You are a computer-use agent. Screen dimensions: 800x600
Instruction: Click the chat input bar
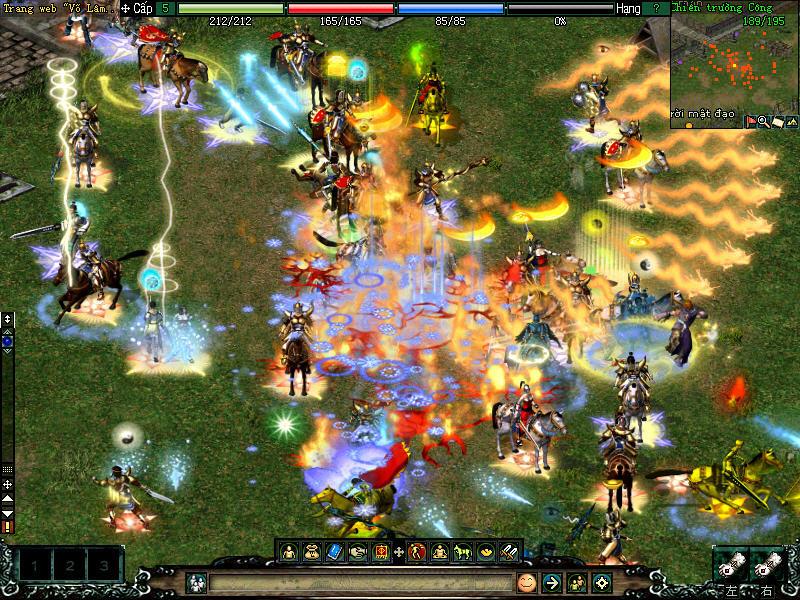[x=360, y=582]
